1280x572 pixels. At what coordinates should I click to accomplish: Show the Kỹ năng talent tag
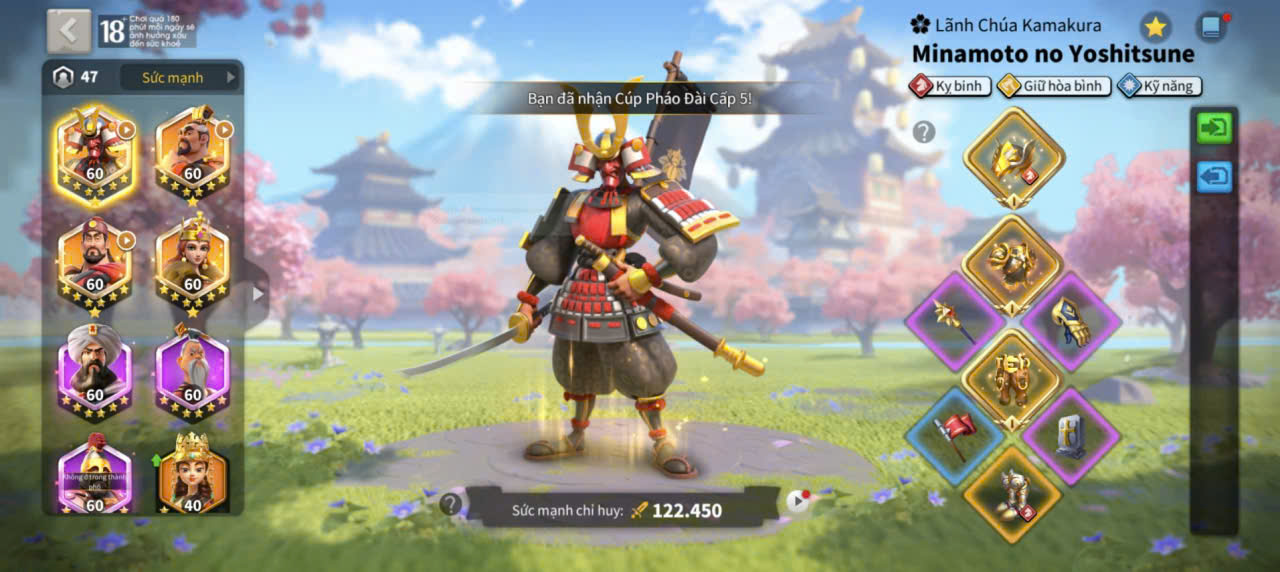(1159, 86)
